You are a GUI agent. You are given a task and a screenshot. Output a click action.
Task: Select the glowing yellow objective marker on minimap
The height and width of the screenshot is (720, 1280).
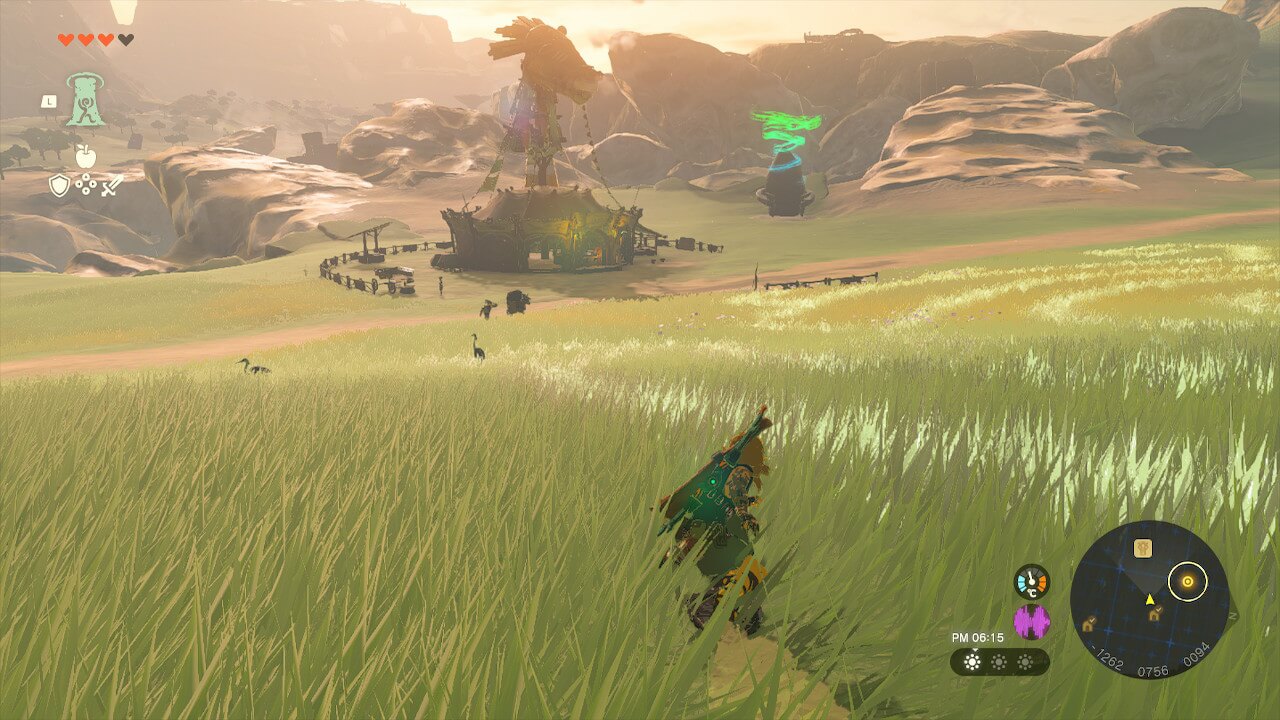tap(1187, 581)
